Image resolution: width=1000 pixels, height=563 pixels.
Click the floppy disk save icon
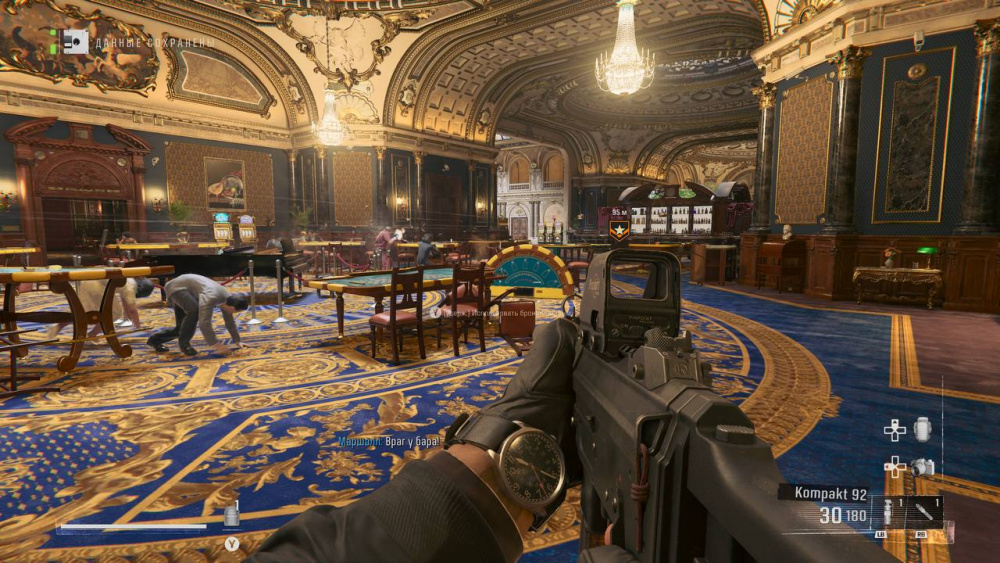pos(74,41)
